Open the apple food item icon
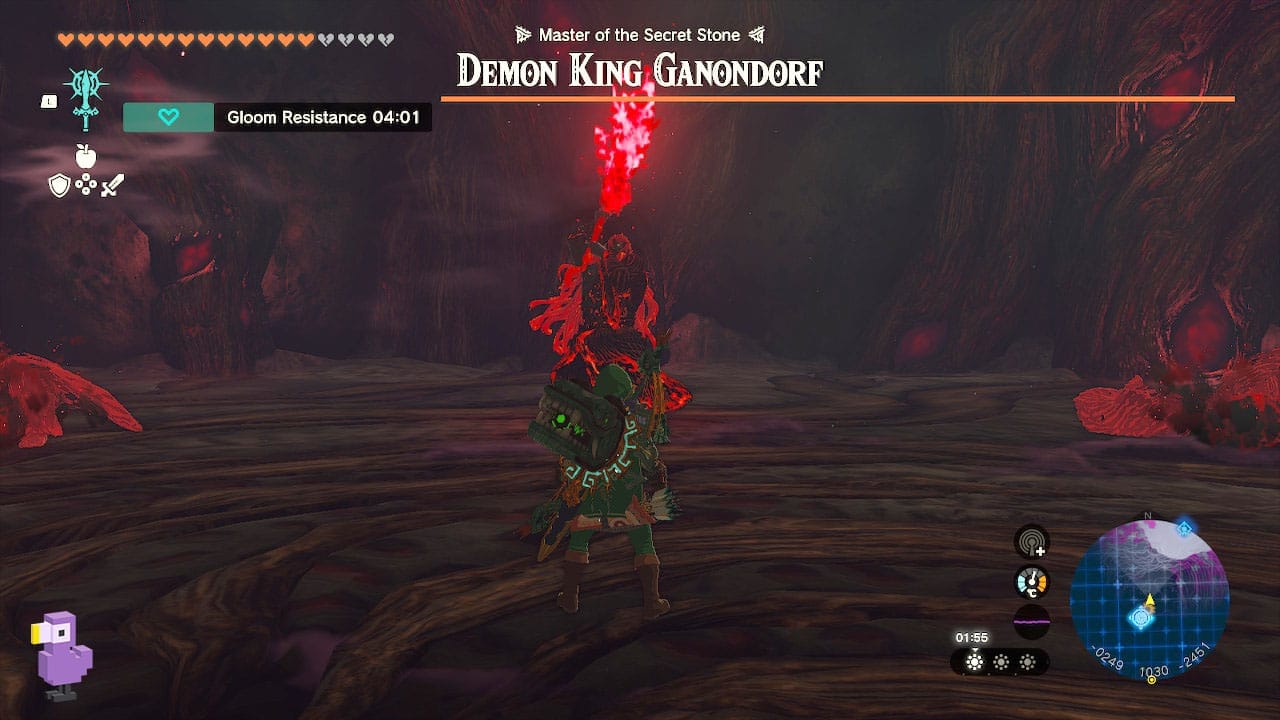 (85, 158)
